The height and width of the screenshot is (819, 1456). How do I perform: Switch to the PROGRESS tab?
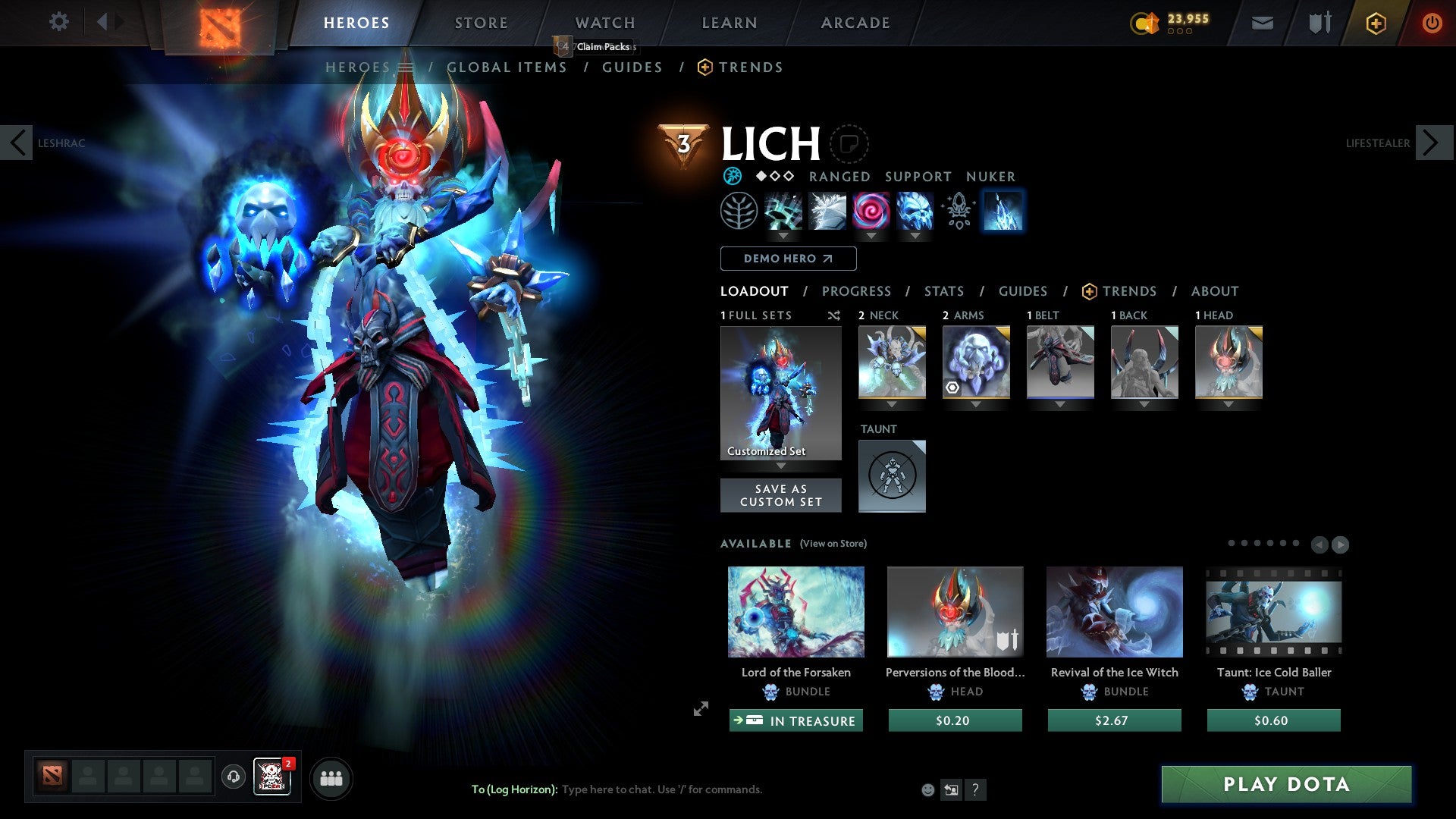point(857,291)
